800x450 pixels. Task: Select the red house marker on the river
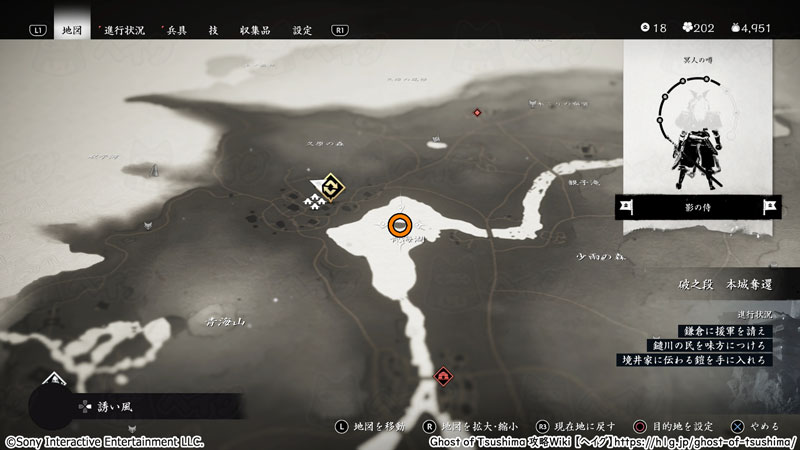[444, 376]
